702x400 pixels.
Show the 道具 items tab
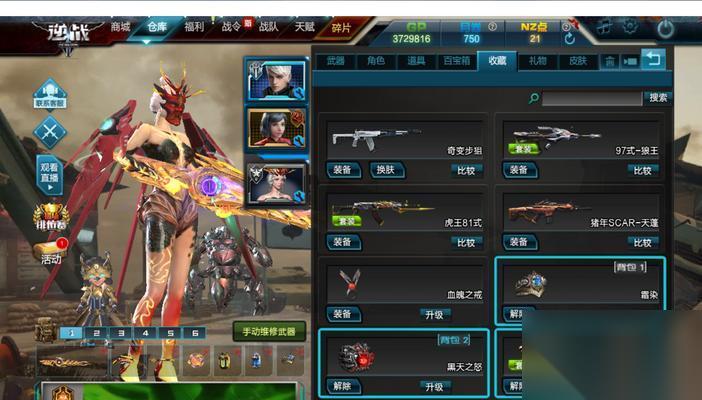click(x=416, y=61)
